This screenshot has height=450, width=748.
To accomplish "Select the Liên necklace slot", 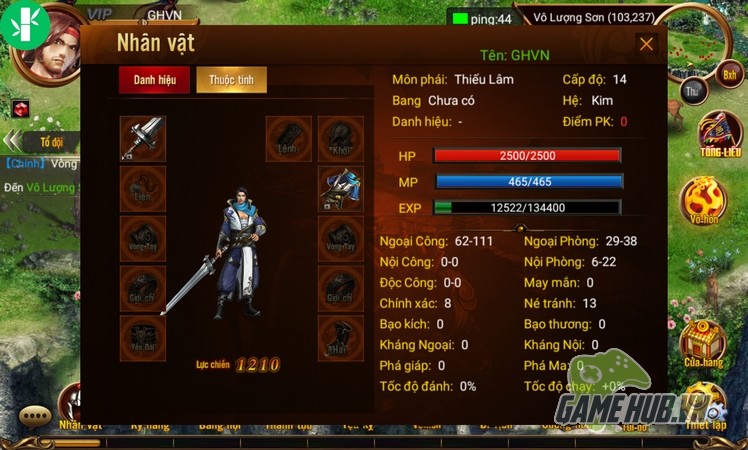I will [x=143, y=188].
